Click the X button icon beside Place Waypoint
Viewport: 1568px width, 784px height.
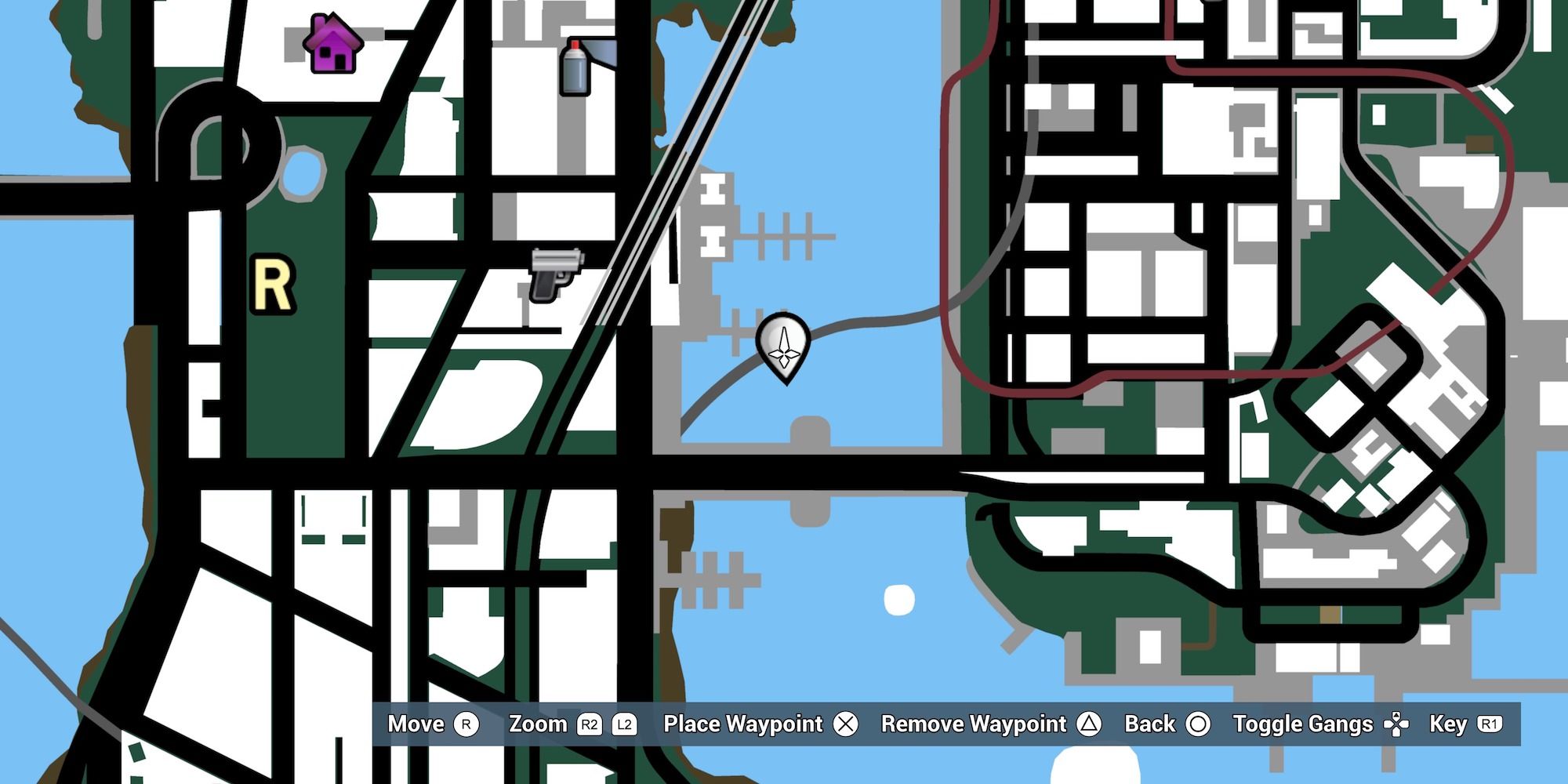pyautogui.click(x=845, y=724)
